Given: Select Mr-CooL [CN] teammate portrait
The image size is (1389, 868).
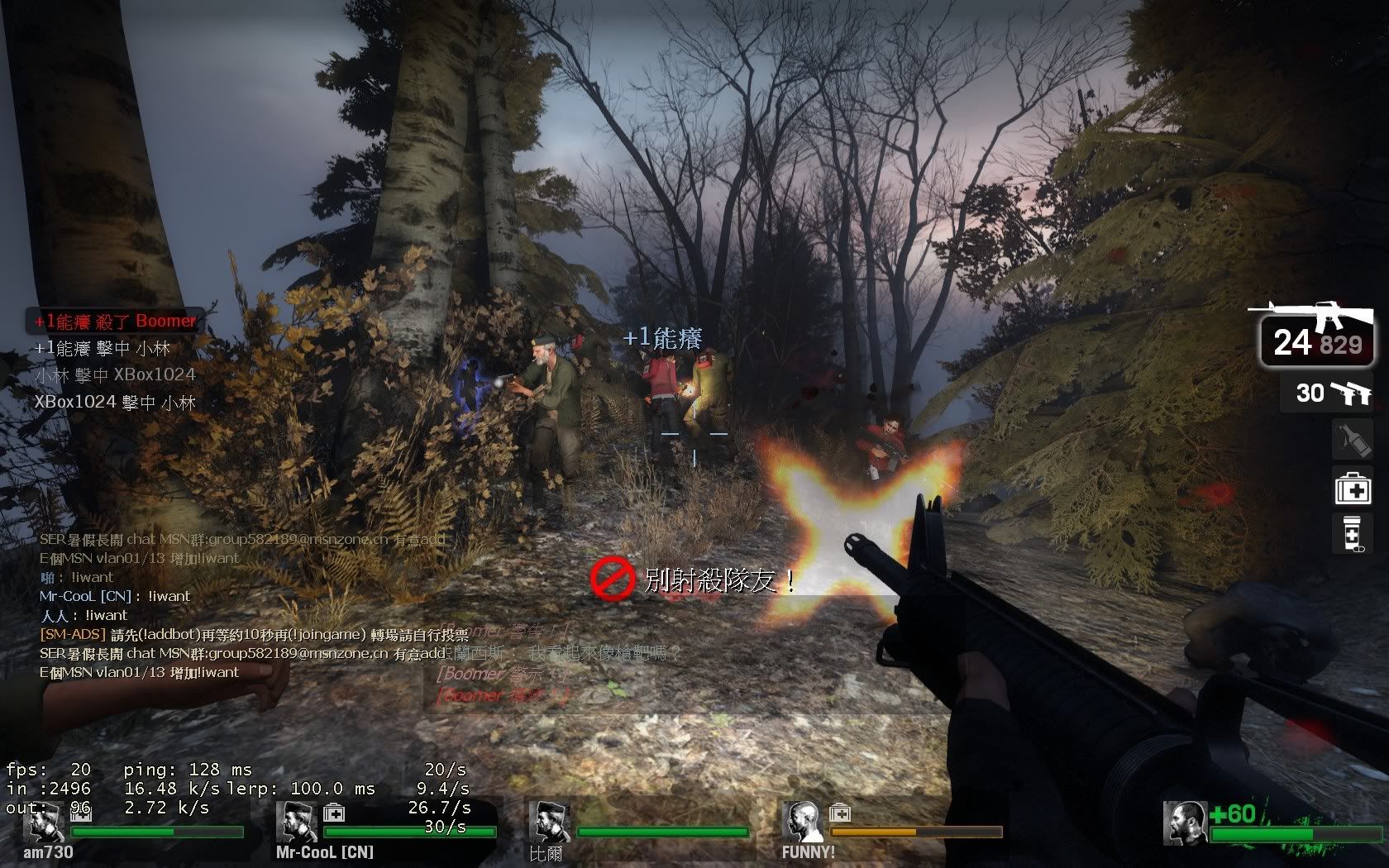Looking at the screenshot, I should (x=296, y=821).
